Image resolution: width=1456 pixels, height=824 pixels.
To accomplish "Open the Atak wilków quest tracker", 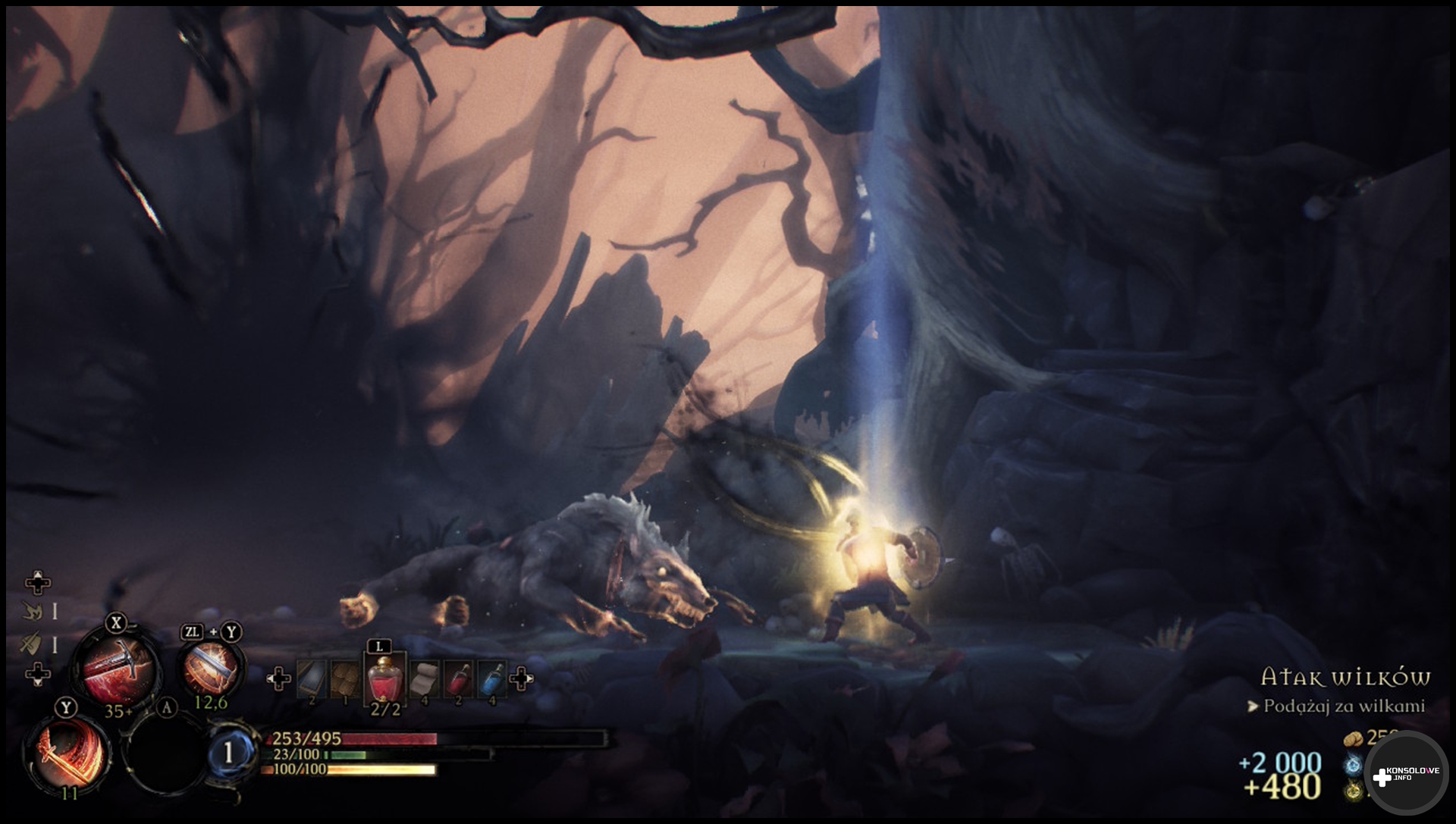I will (x=1345, y=677).
